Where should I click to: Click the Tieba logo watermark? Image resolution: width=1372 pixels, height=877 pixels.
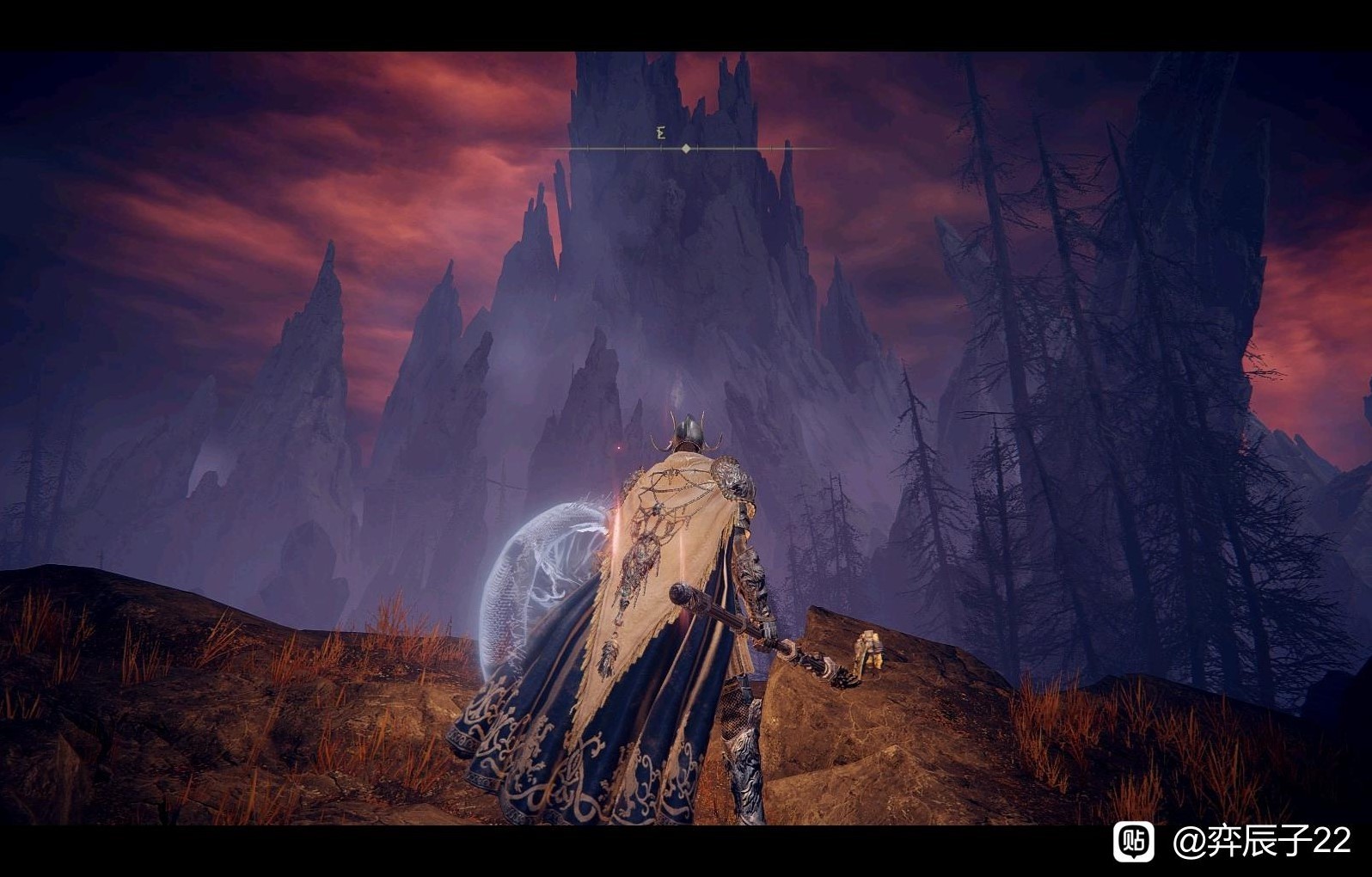tap(1134, 841)
